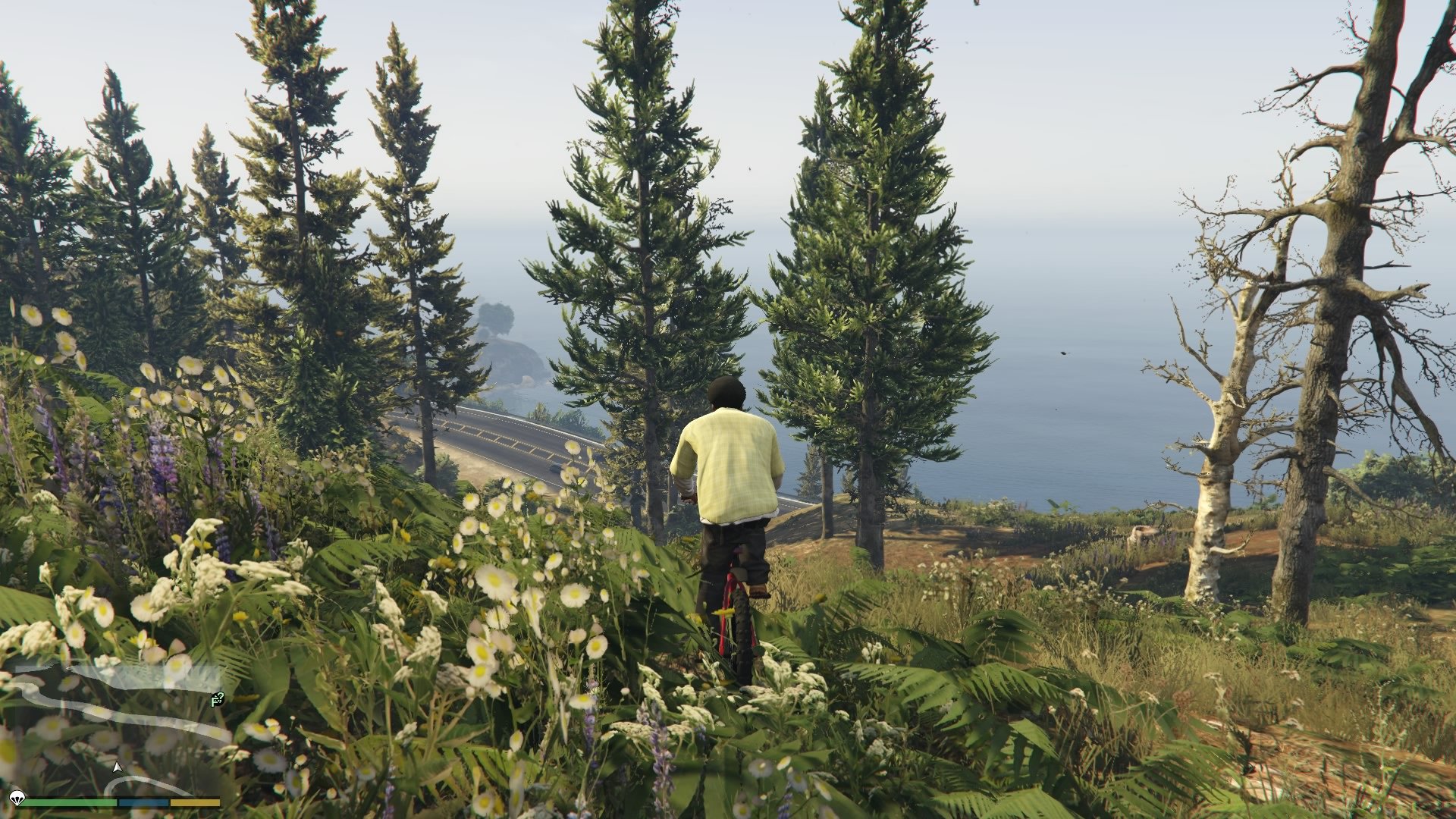This screenshot has width=1456, height=819.
Task: Click the yellow special ability meter
Action: 194,803
